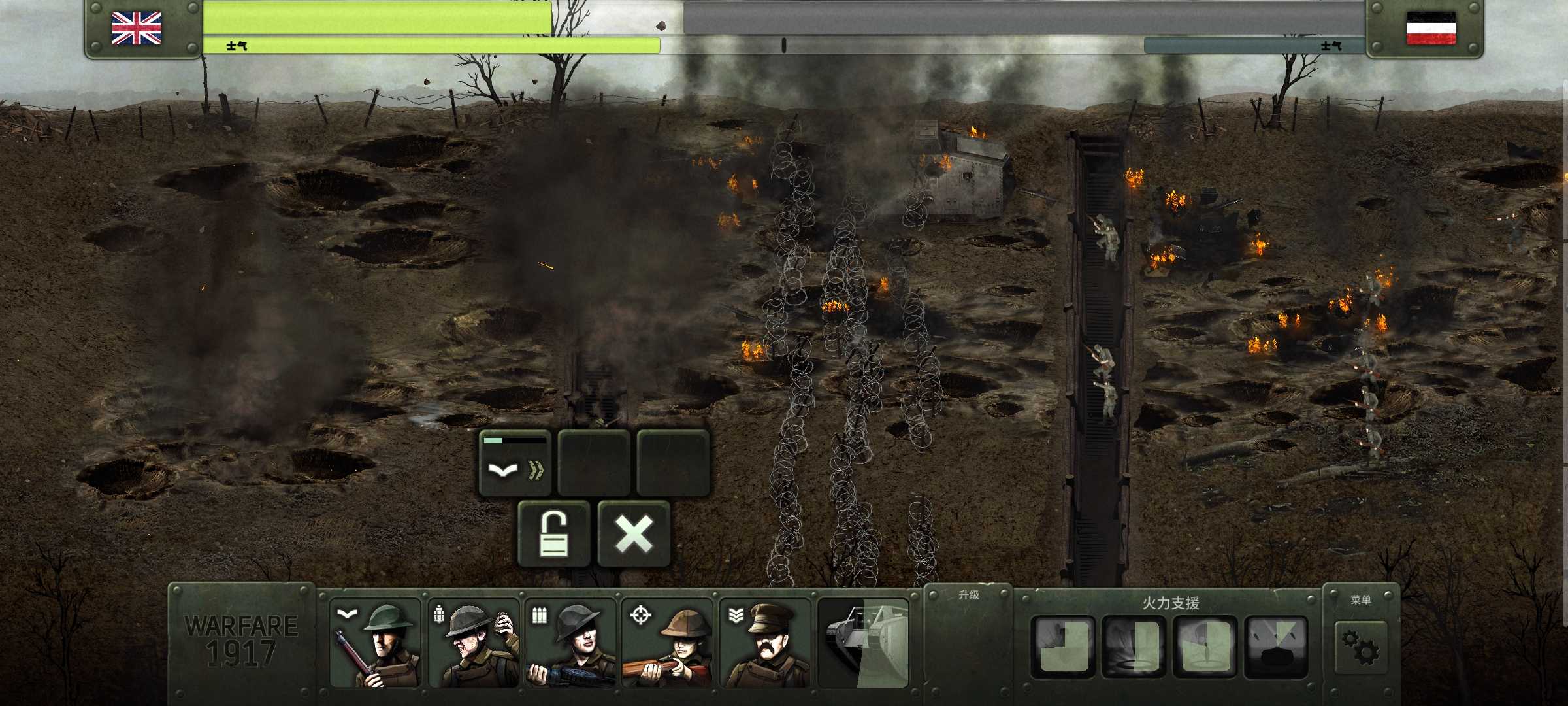The image size is (1568, 706).
Task: Deploy the grenade-throwing assault soldier
Action: [473, 643]
